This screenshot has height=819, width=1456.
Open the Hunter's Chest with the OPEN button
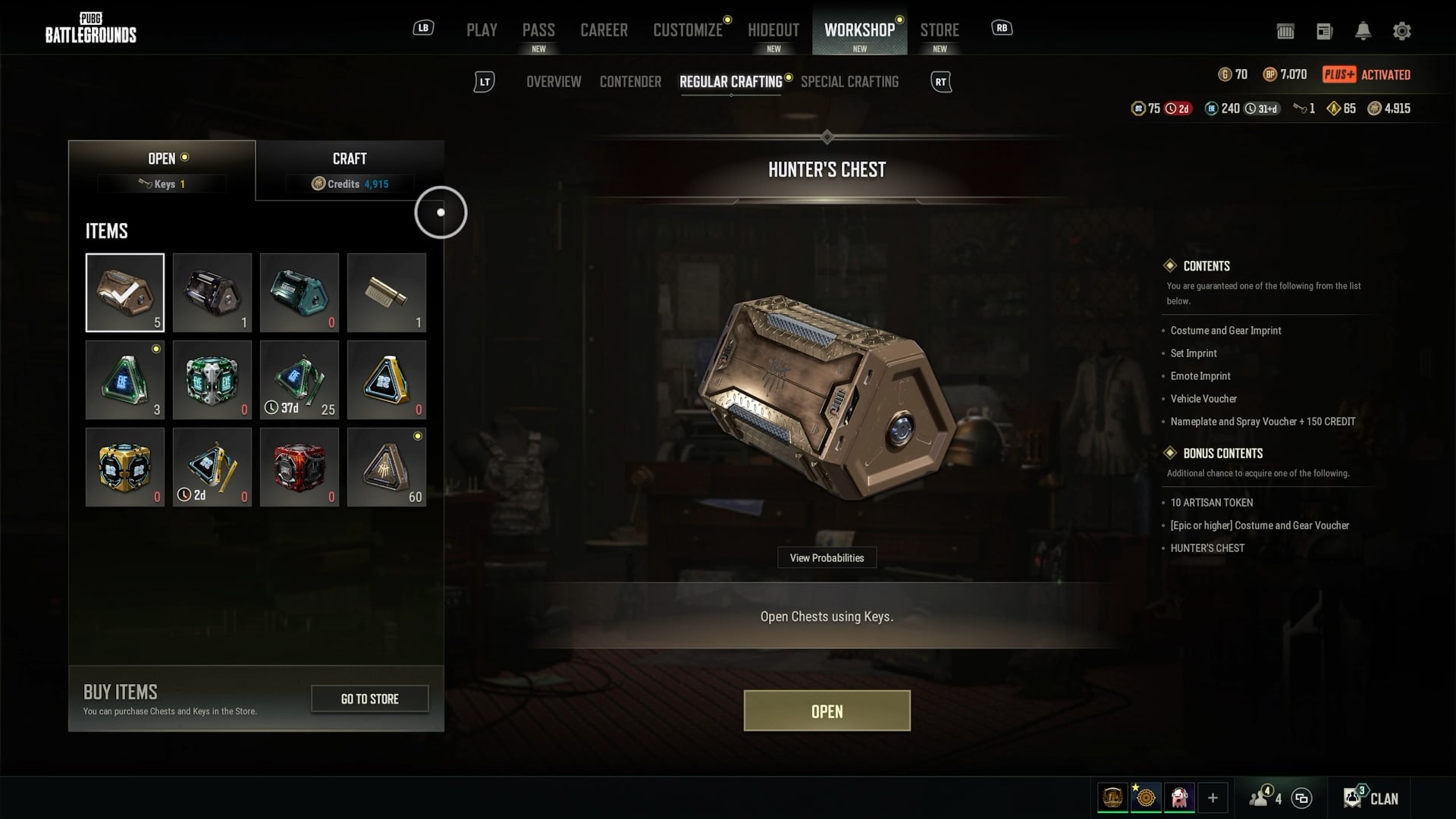click(x=827, y=711)
